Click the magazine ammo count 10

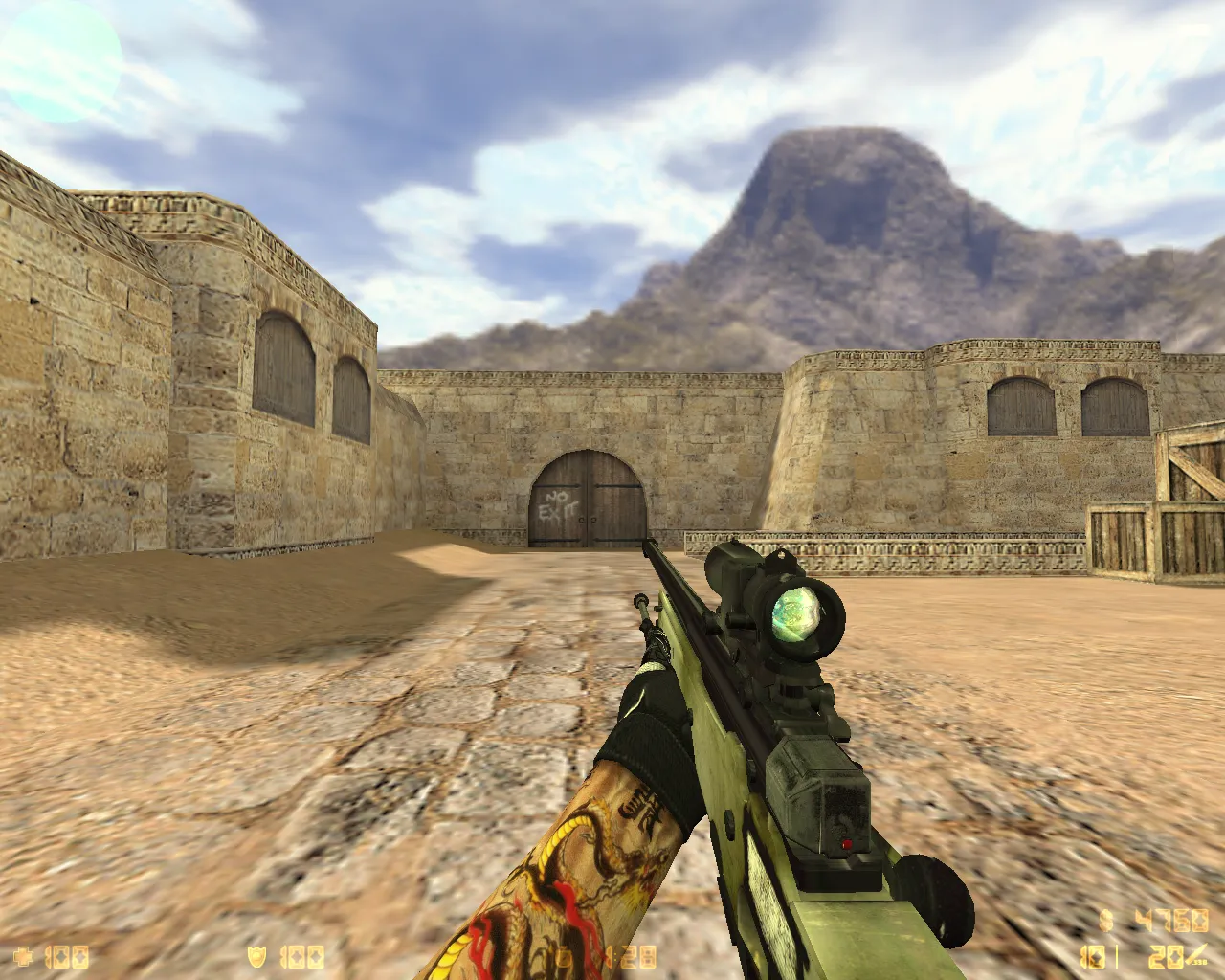pyautogui.click(x=1092, y=956)
